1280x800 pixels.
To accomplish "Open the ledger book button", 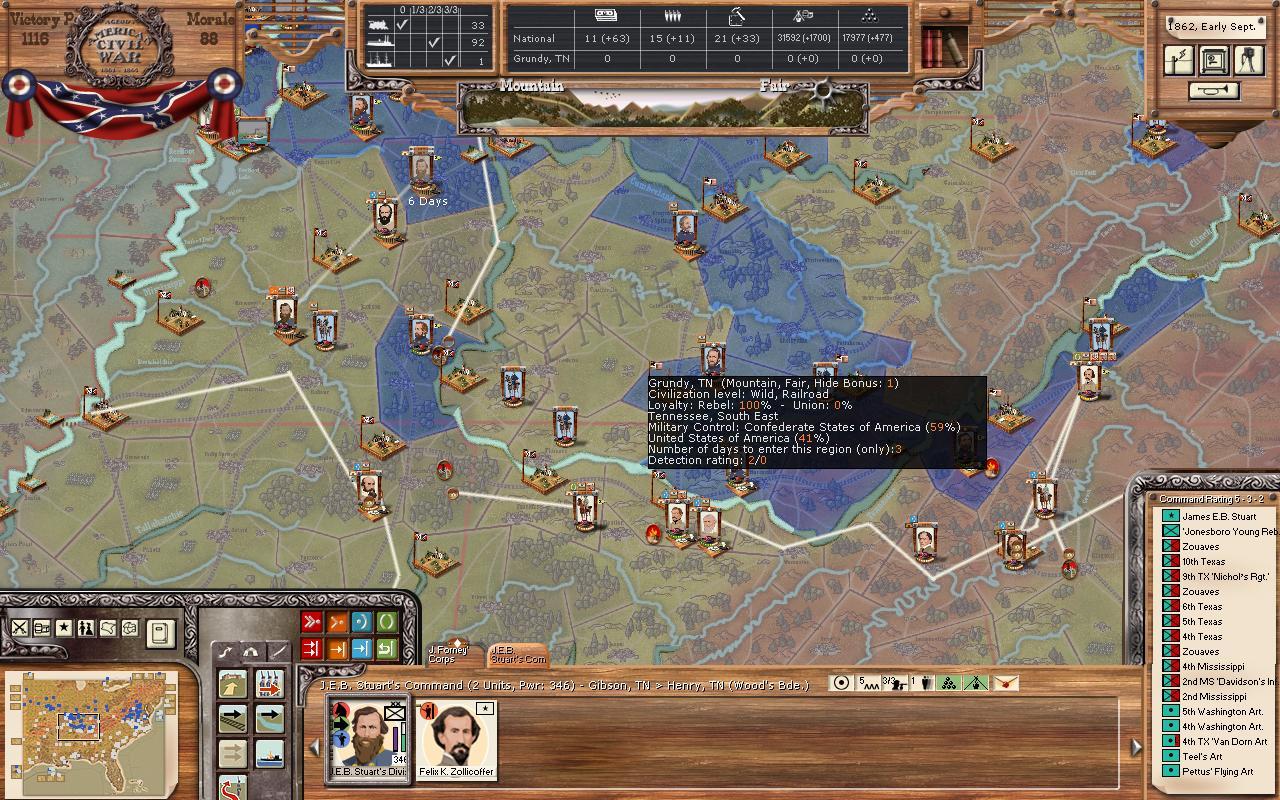I will click(x=161, y=632).
